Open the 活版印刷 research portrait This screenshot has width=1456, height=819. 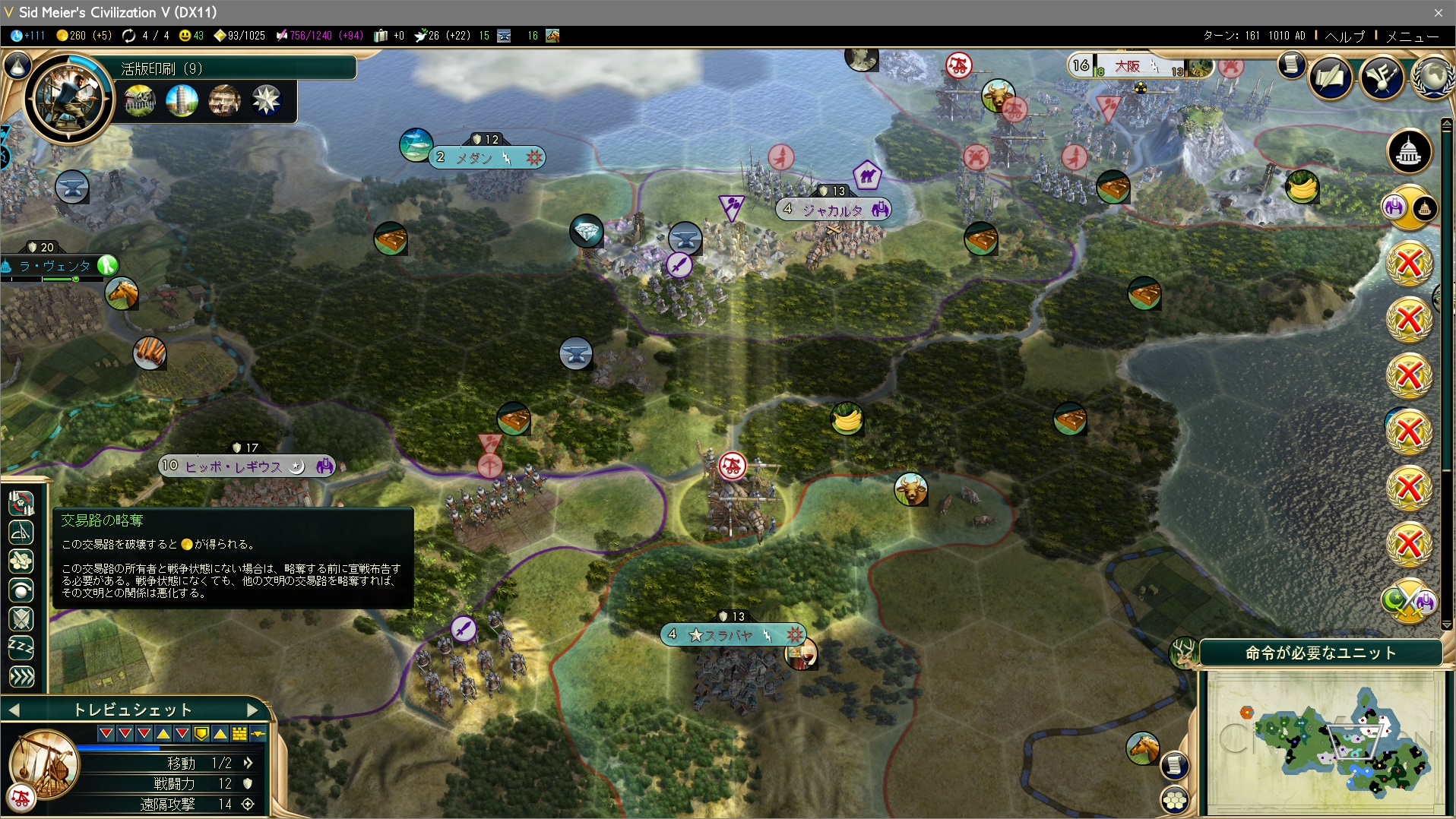click(x=68, y=97)
